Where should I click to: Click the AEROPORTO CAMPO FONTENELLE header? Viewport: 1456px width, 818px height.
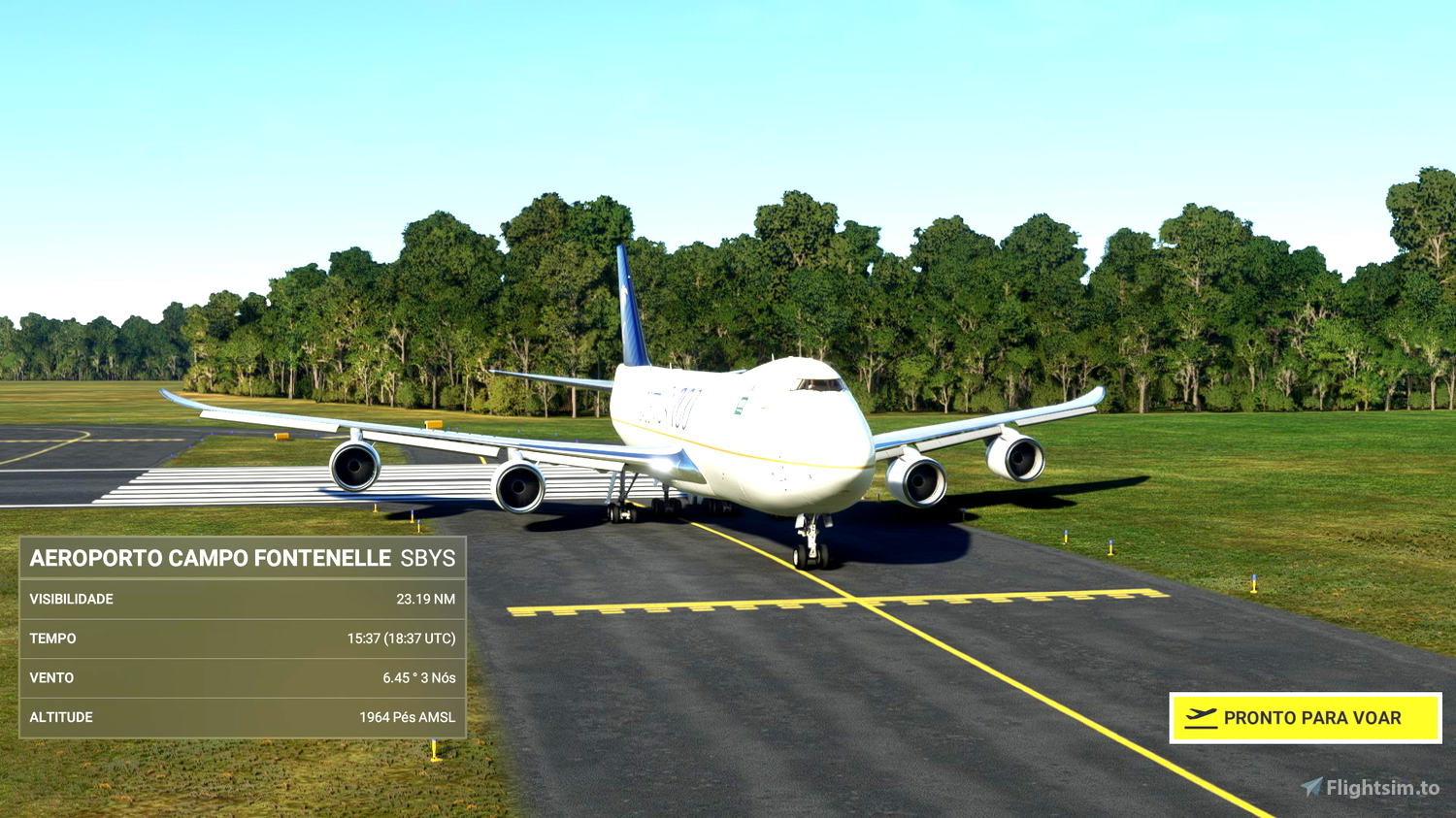tap(209, 559)
